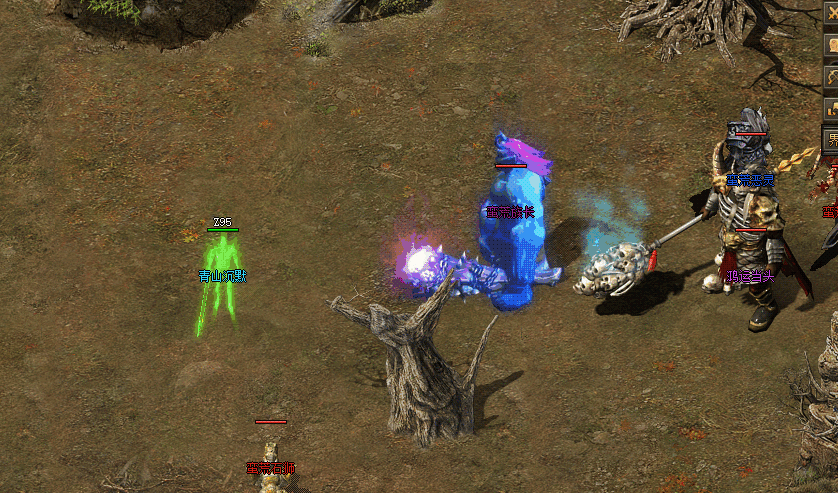The image size is (838, 493).
Task: Select the bow icon button
Action: tap(831, 76)
